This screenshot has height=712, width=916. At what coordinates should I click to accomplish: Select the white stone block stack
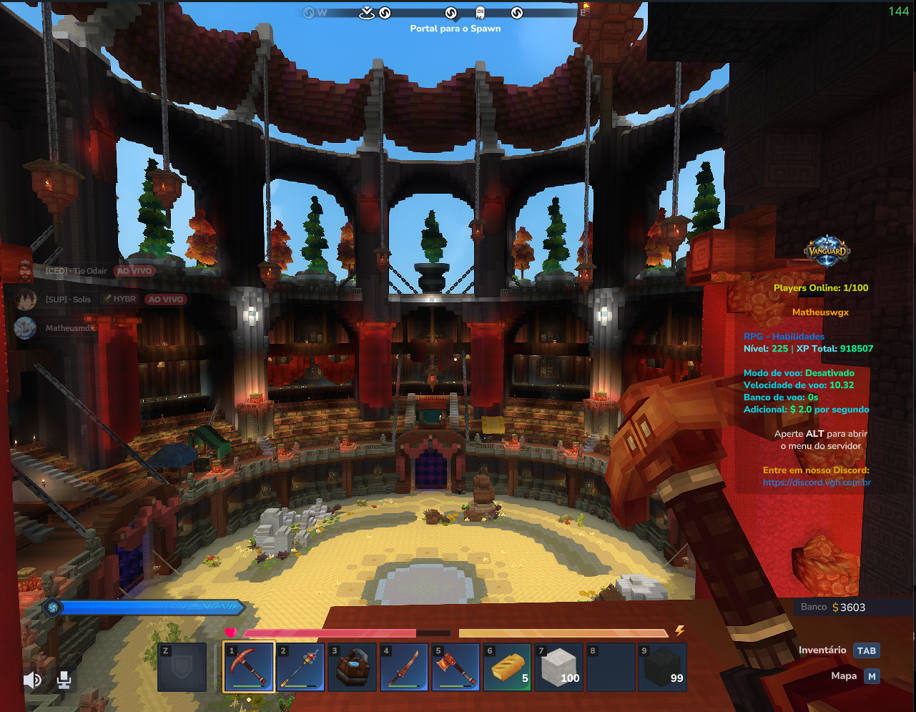[x=558, y=667]
